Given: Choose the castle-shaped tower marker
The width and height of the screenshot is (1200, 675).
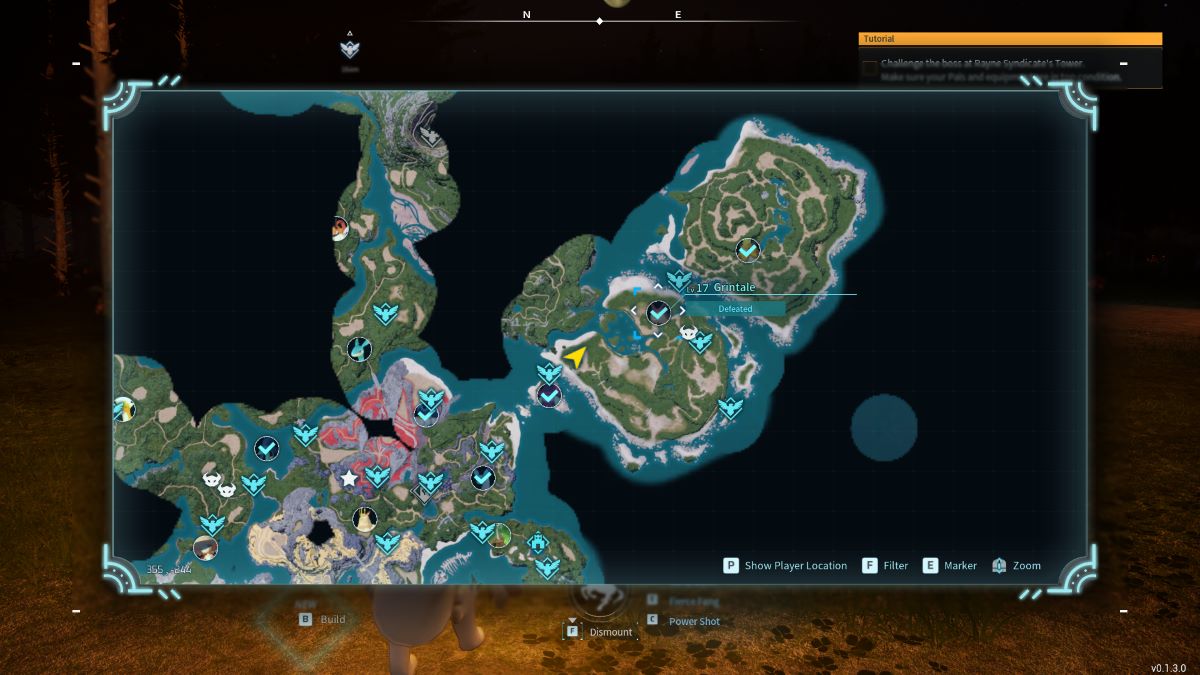Looking at the screenshot, I should 538,543.
